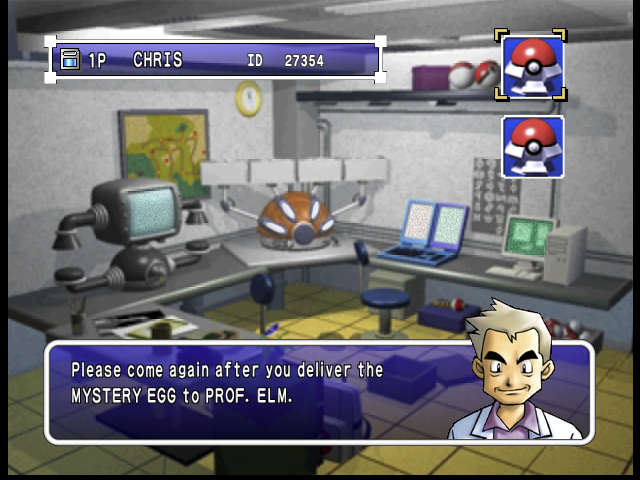Click the 1P CHRIS player ID bar
This screenshot has height=480, width=640.
coord(214,60)
